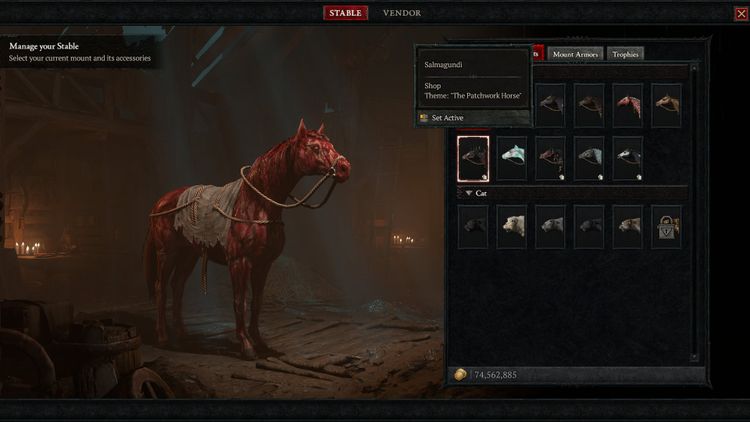Close the stable window
The image size is (750, 422).
740,14
